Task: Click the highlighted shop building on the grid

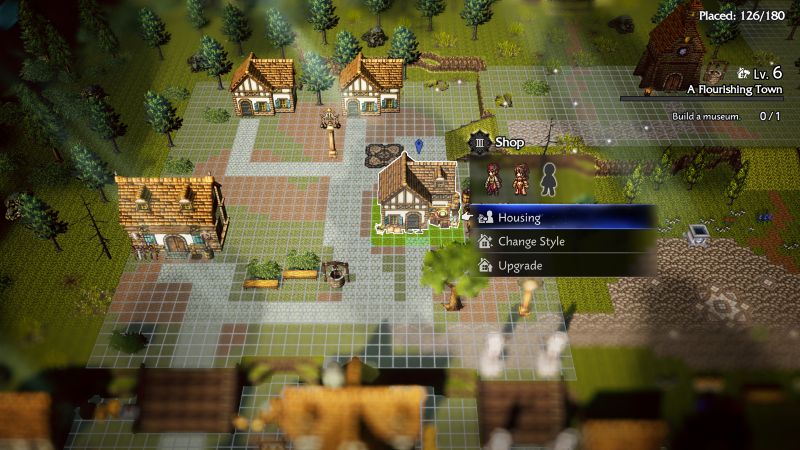Action: 418,197
